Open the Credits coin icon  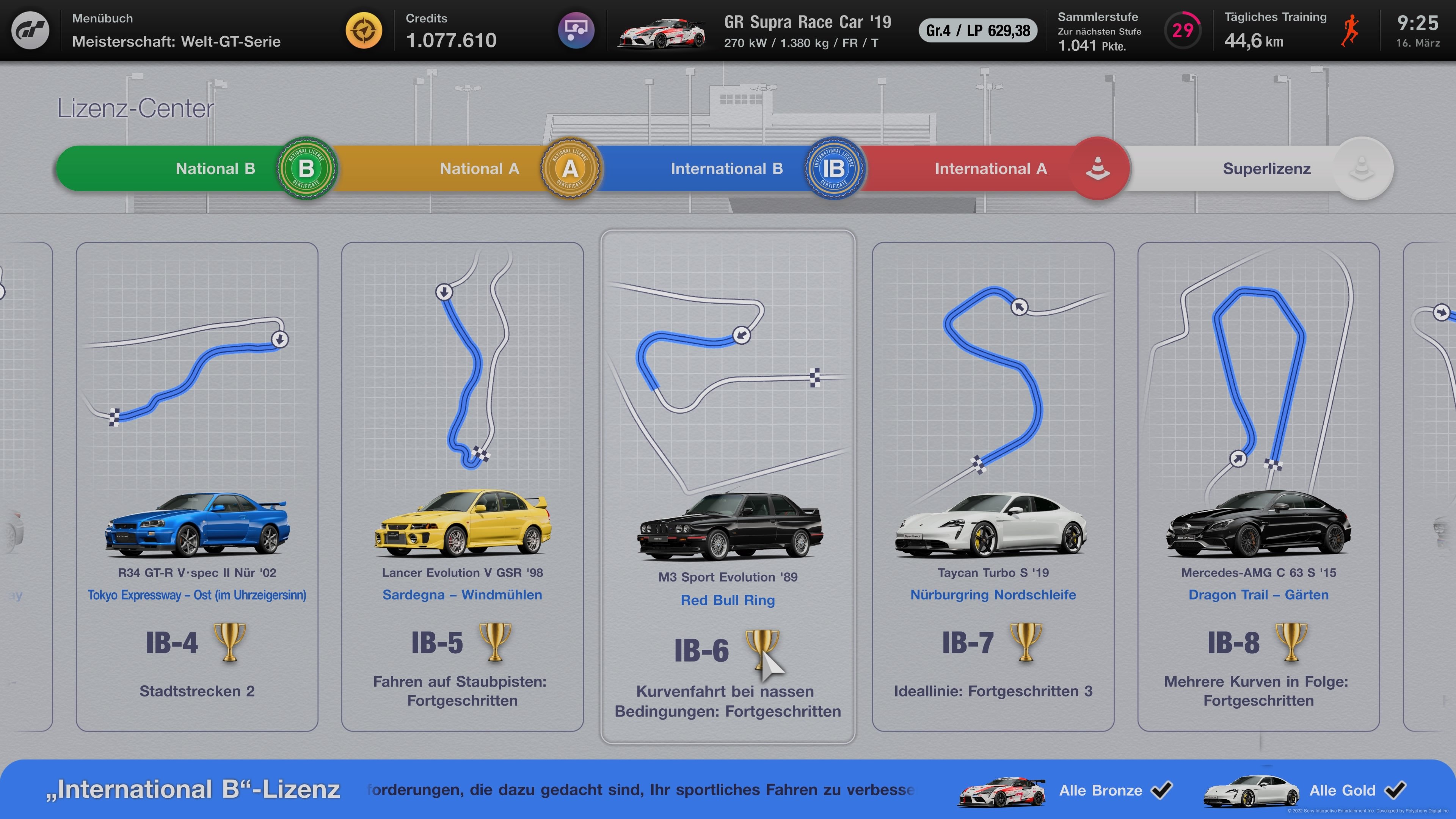(365, 30)
